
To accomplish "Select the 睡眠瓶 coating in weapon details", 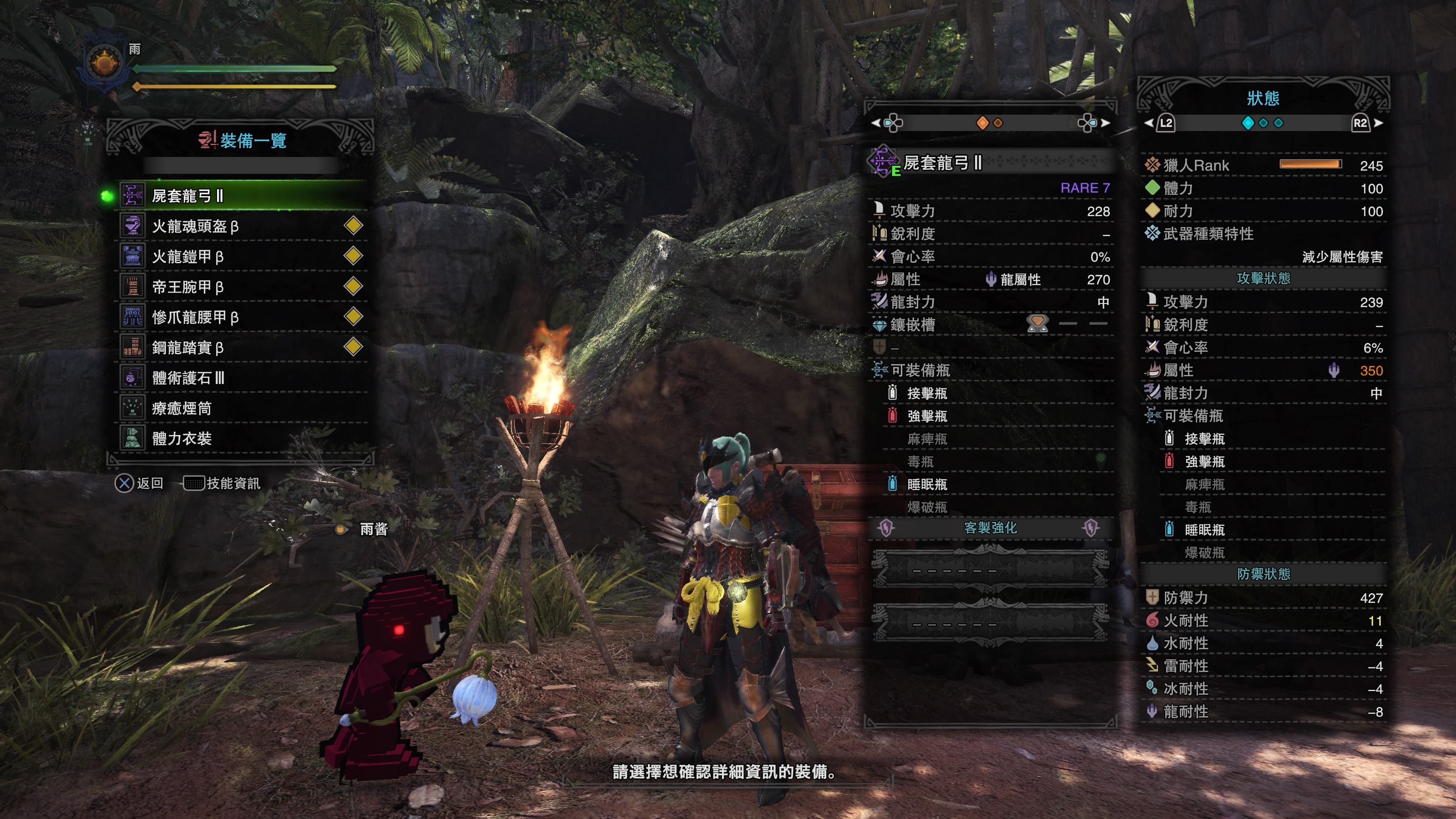I will coord(927,485).
